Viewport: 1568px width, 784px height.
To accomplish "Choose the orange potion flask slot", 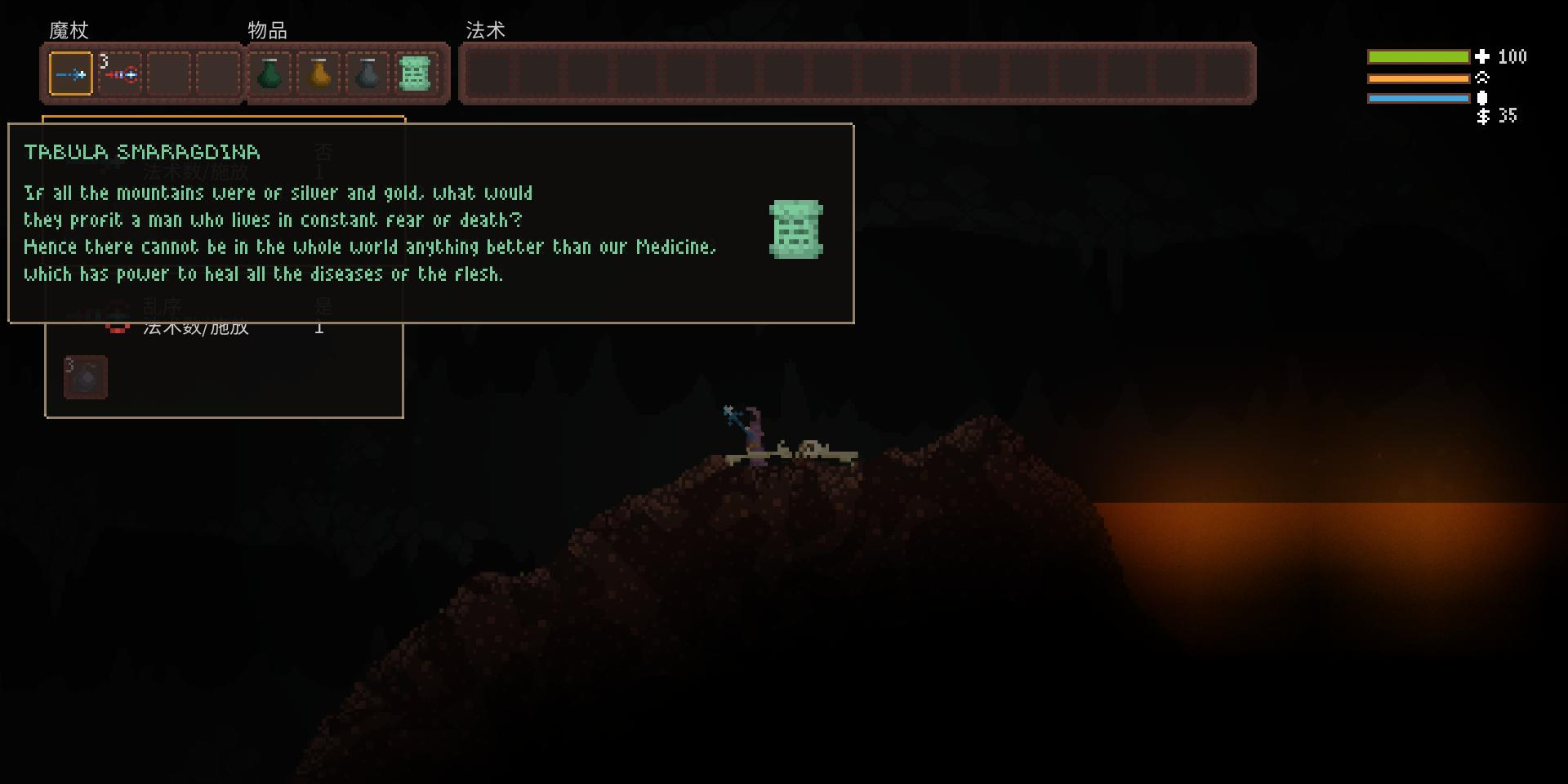I will (319, 74).
